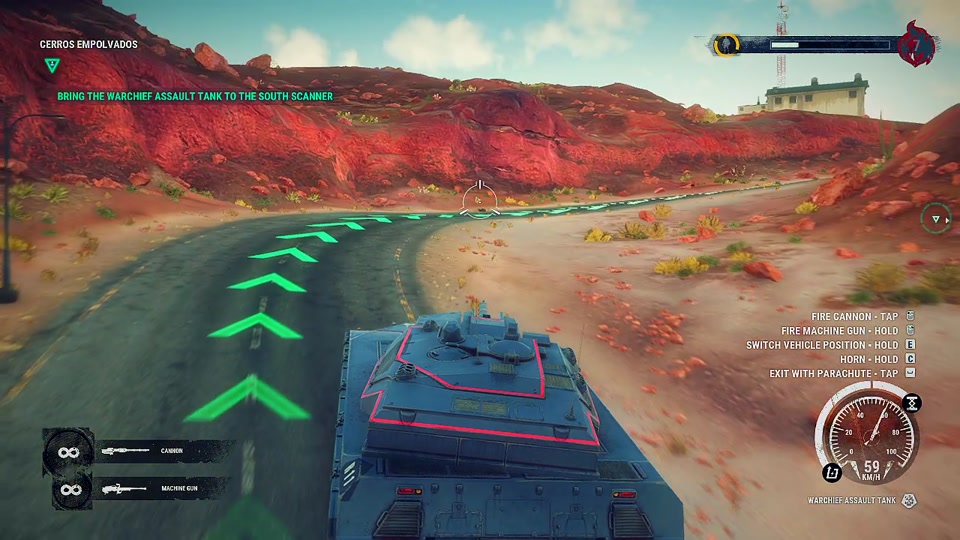Click the red heat level emblem

[915, 44]
